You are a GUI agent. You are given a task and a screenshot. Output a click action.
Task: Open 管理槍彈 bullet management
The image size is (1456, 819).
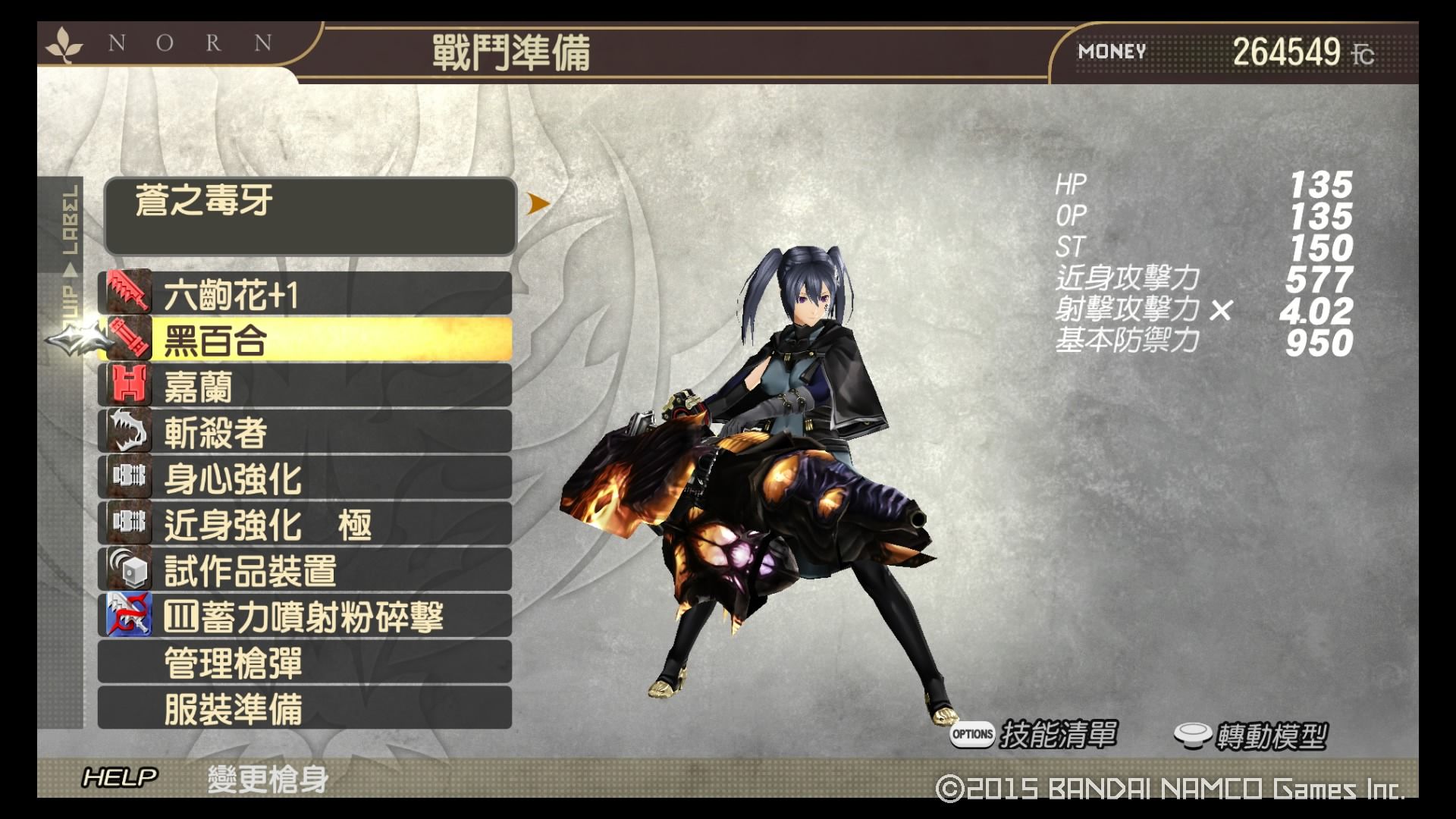tap(305, 663)
